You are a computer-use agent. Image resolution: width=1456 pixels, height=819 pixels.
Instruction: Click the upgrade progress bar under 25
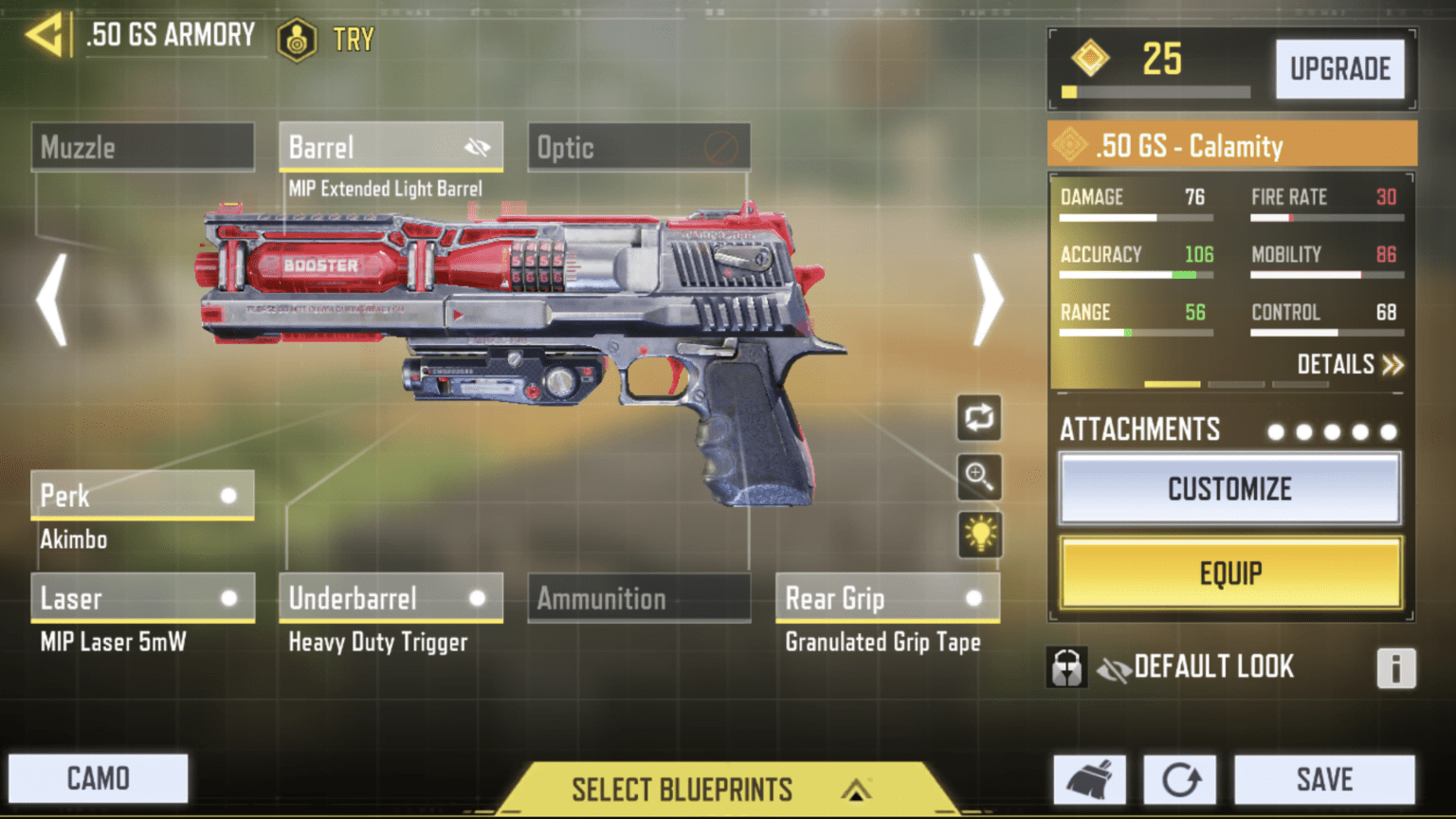(1156, 93)
